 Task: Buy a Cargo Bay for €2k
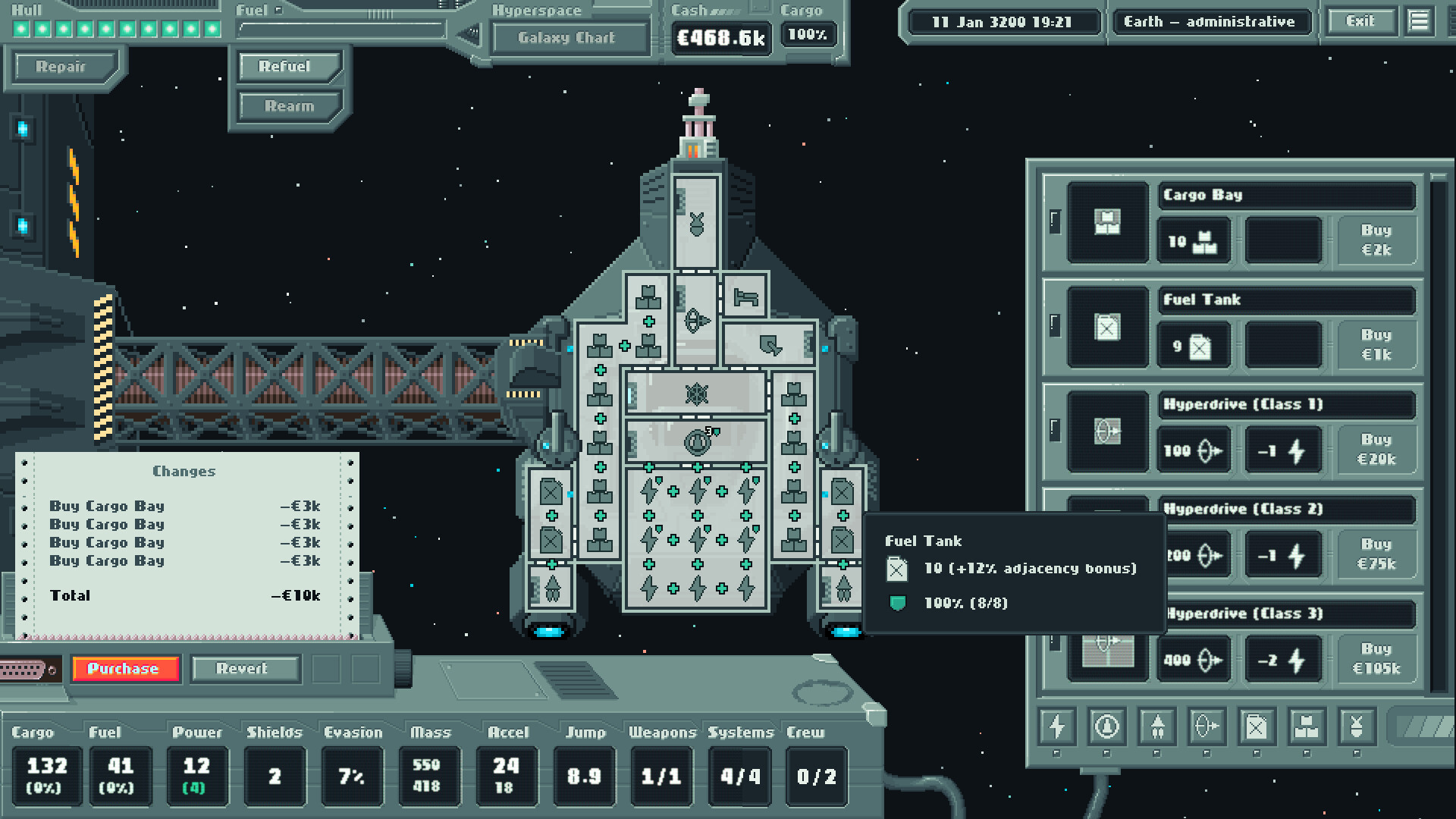point(1376,240)
